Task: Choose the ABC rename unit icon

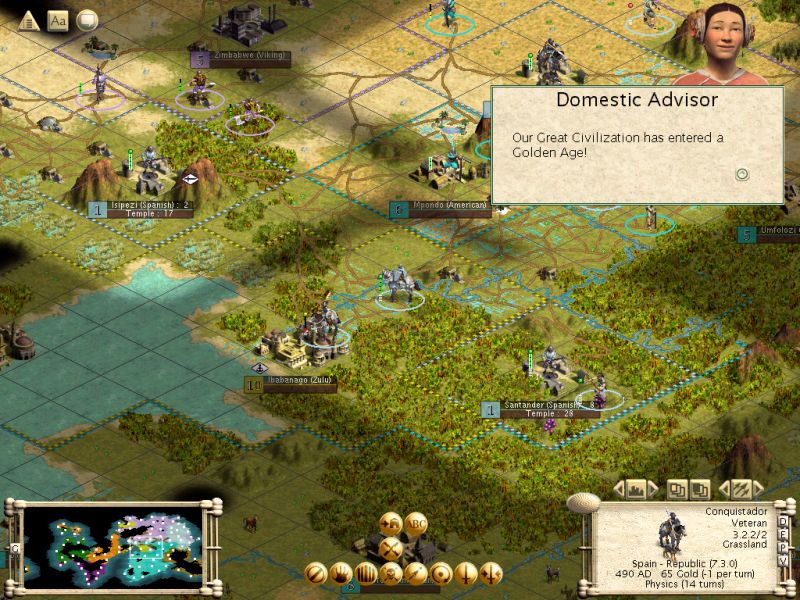Action: pos(416,523)
